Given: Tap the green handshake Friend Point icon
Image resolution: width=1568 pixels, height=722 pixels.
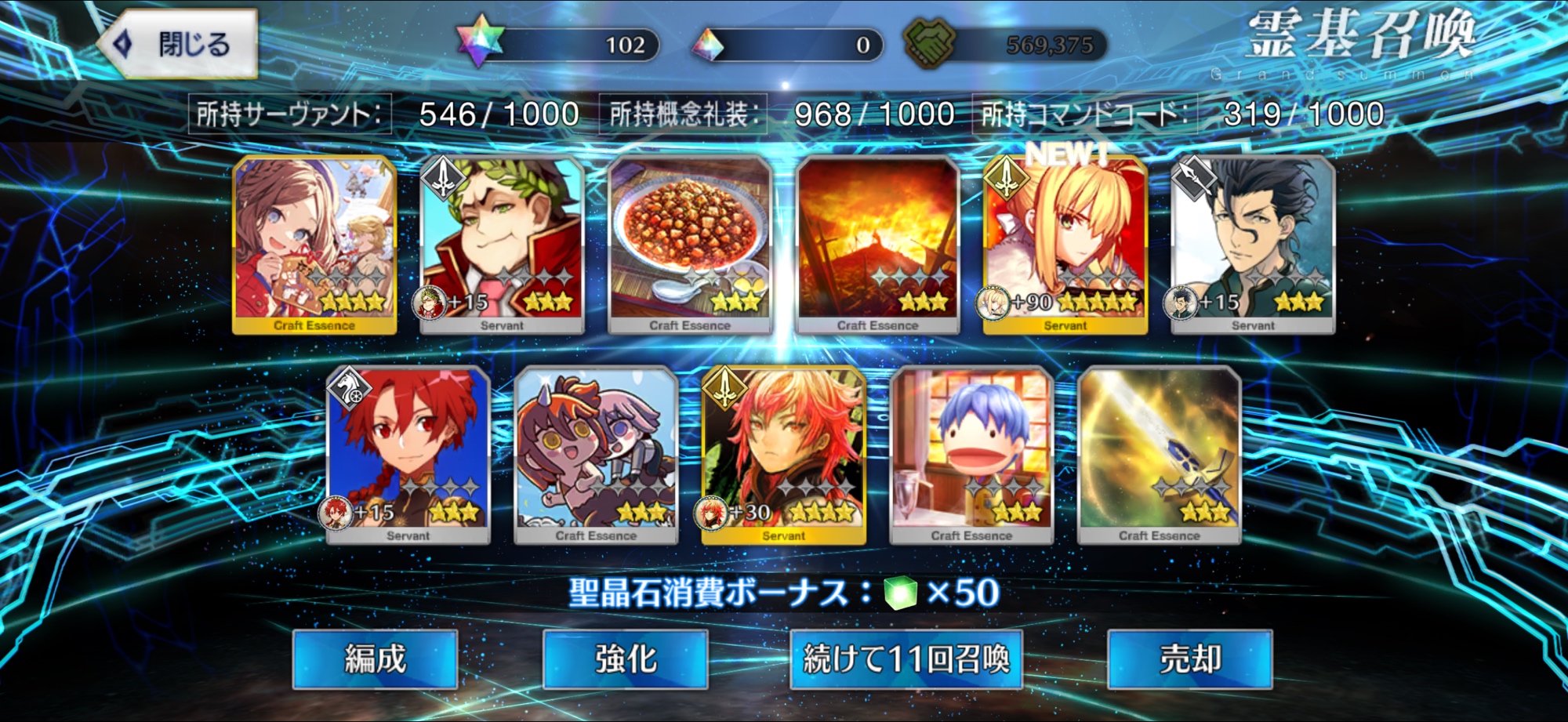Looking at the screenshot, I should tap(929, 42).
